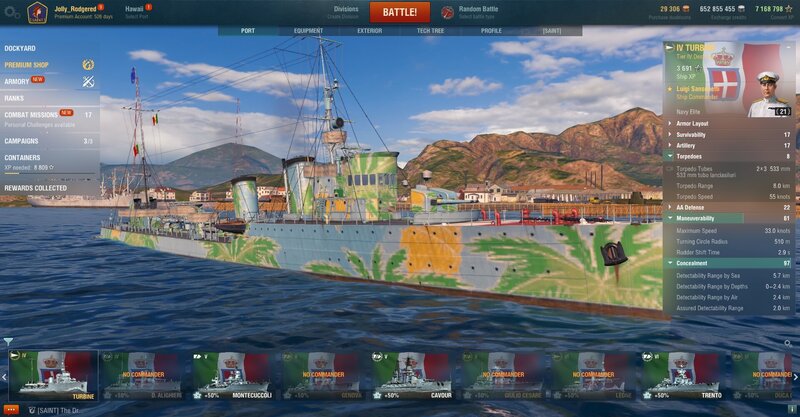The height and width of the screenshot is (417, 800).
Task: Switch to the Equipment tab
Action: (x=308, y=31)
